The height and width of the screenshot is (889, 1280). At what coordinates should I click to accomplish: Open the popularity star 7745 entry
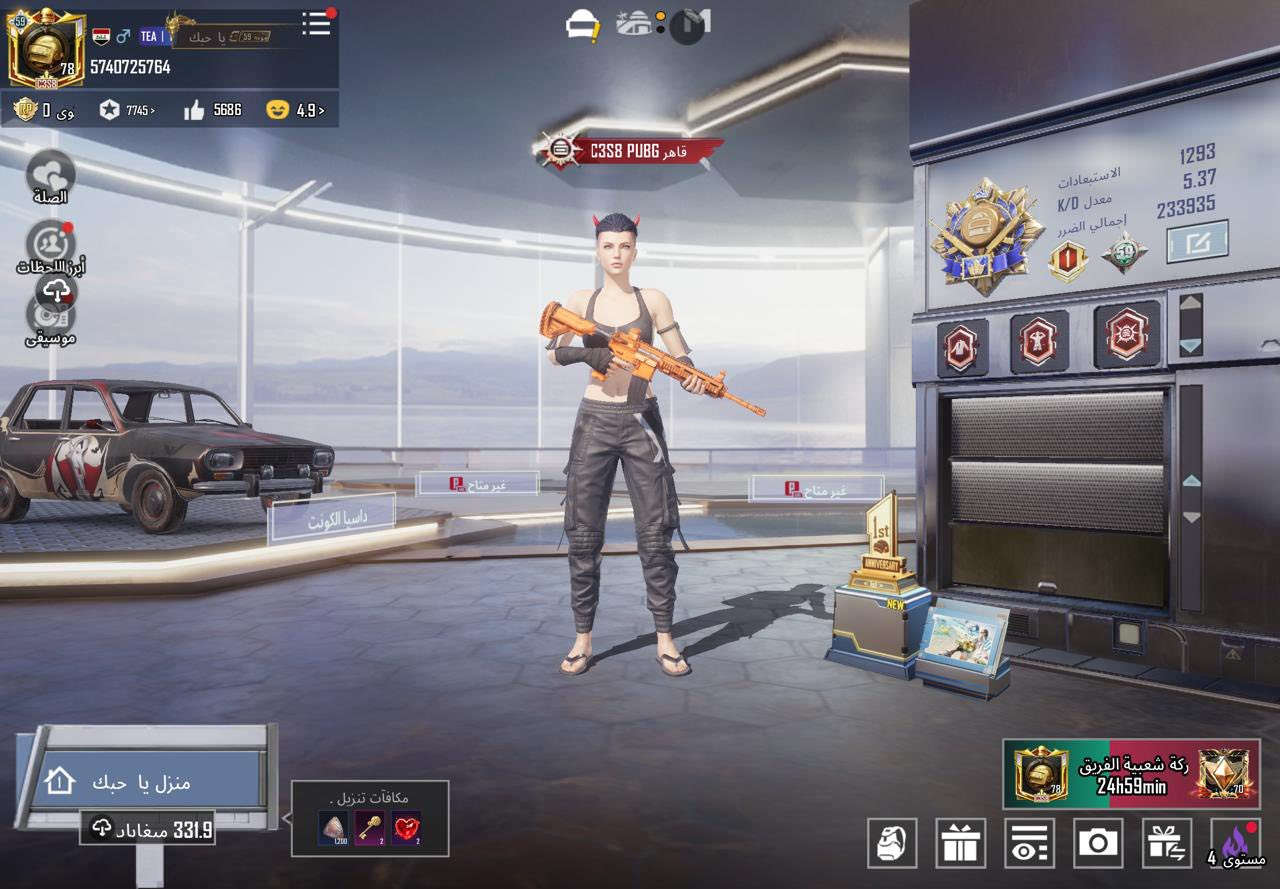click(127, 110)
